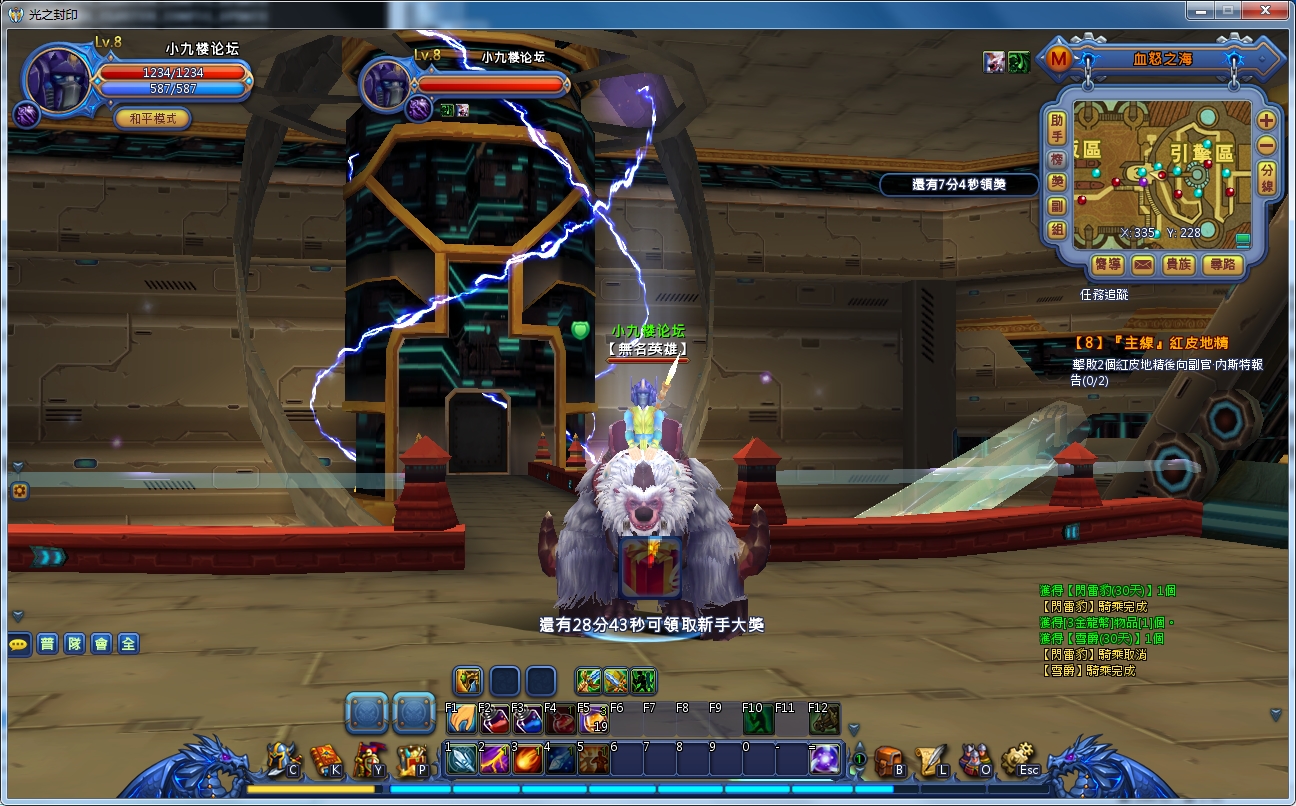Image resolution: width=1296 pixels, height=806 pixels.
Task: Open the character helmet icon labeled C
Action: tap(282, 761)
